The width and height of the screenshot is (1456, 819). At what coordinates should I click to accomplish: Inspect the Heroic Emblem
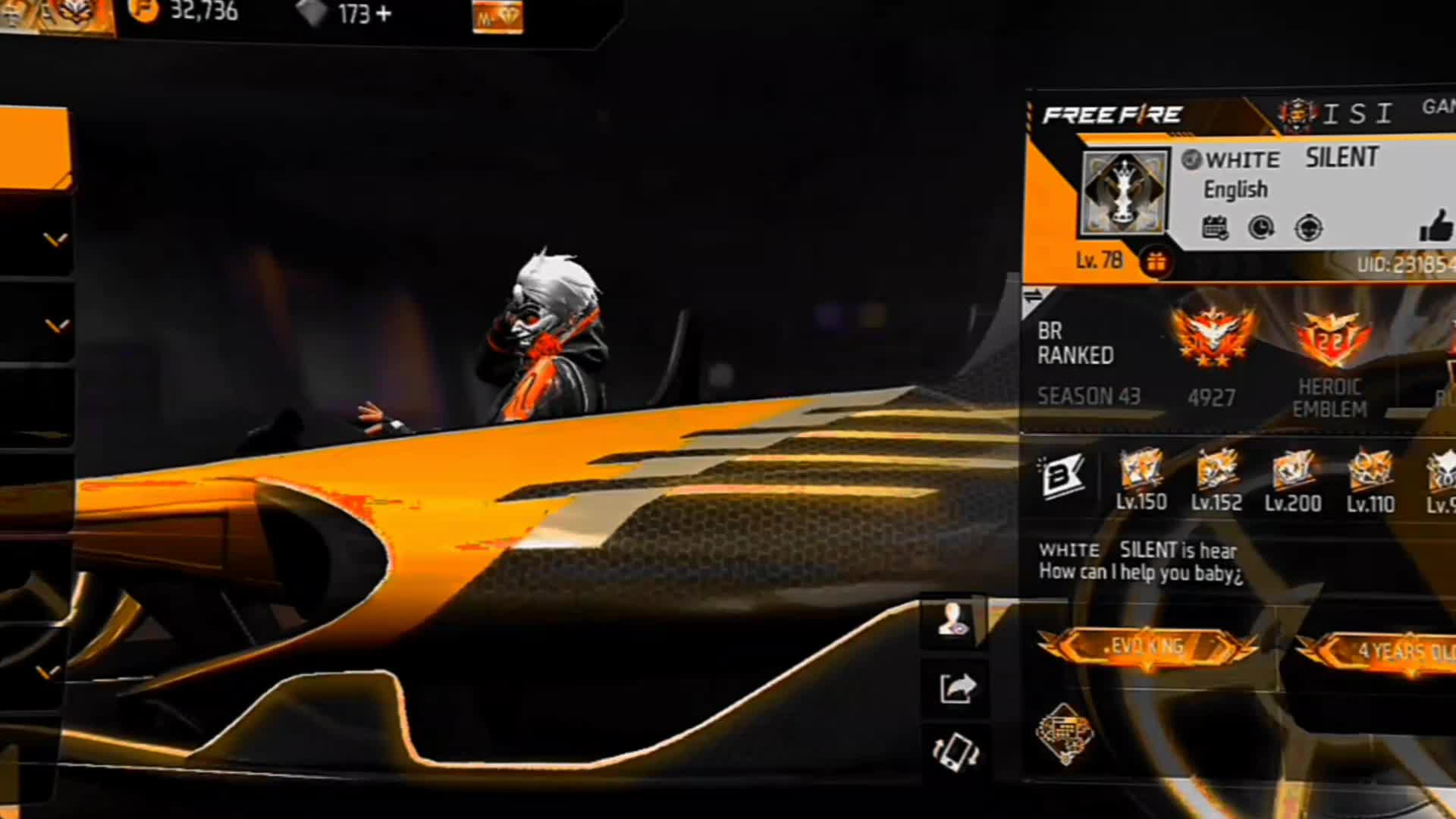tap(1330, 340)
